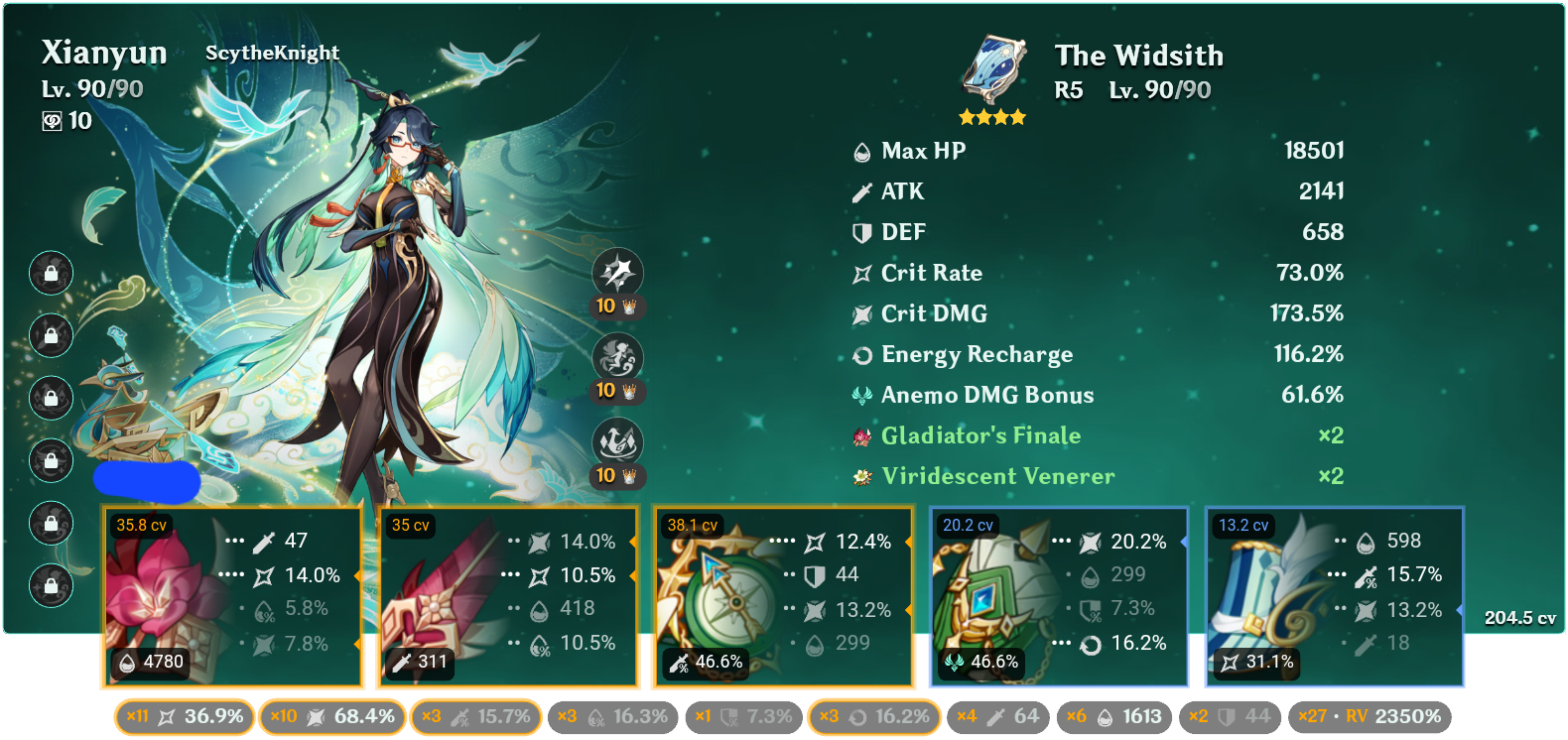The image size is (1568, 740).
Task: Click the 204.5 cv badge
Action: coord(1520,618)
